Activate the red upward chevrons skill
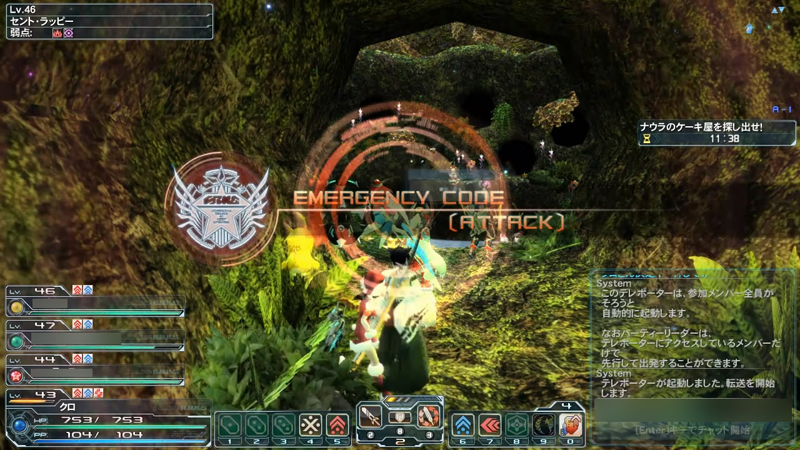This screenshot has width=800, height=450. tap(338, 424)
